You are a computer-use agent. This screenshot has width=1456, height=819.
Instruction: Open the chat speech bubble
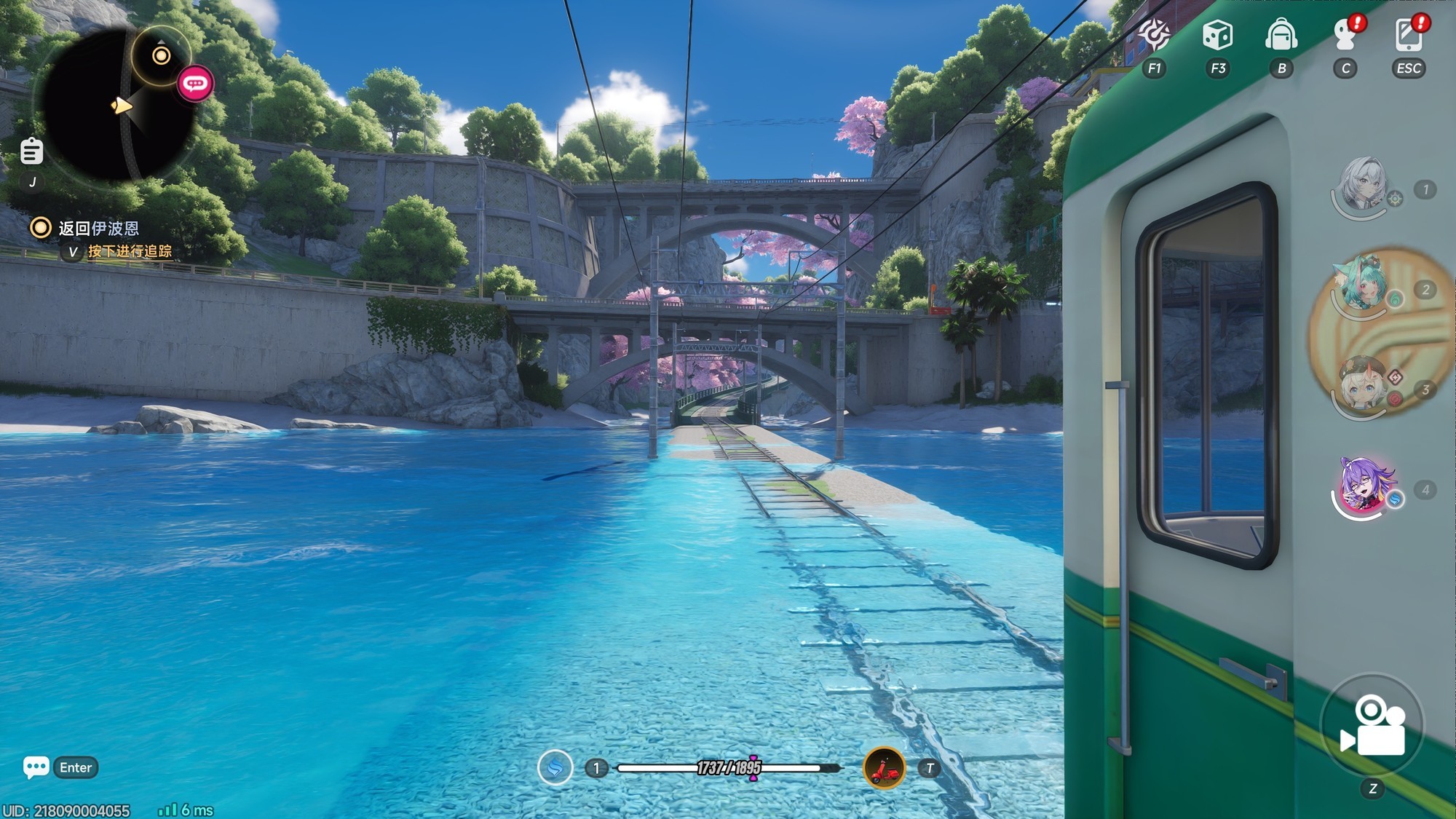pyautogui.click(x=36, y=767)
